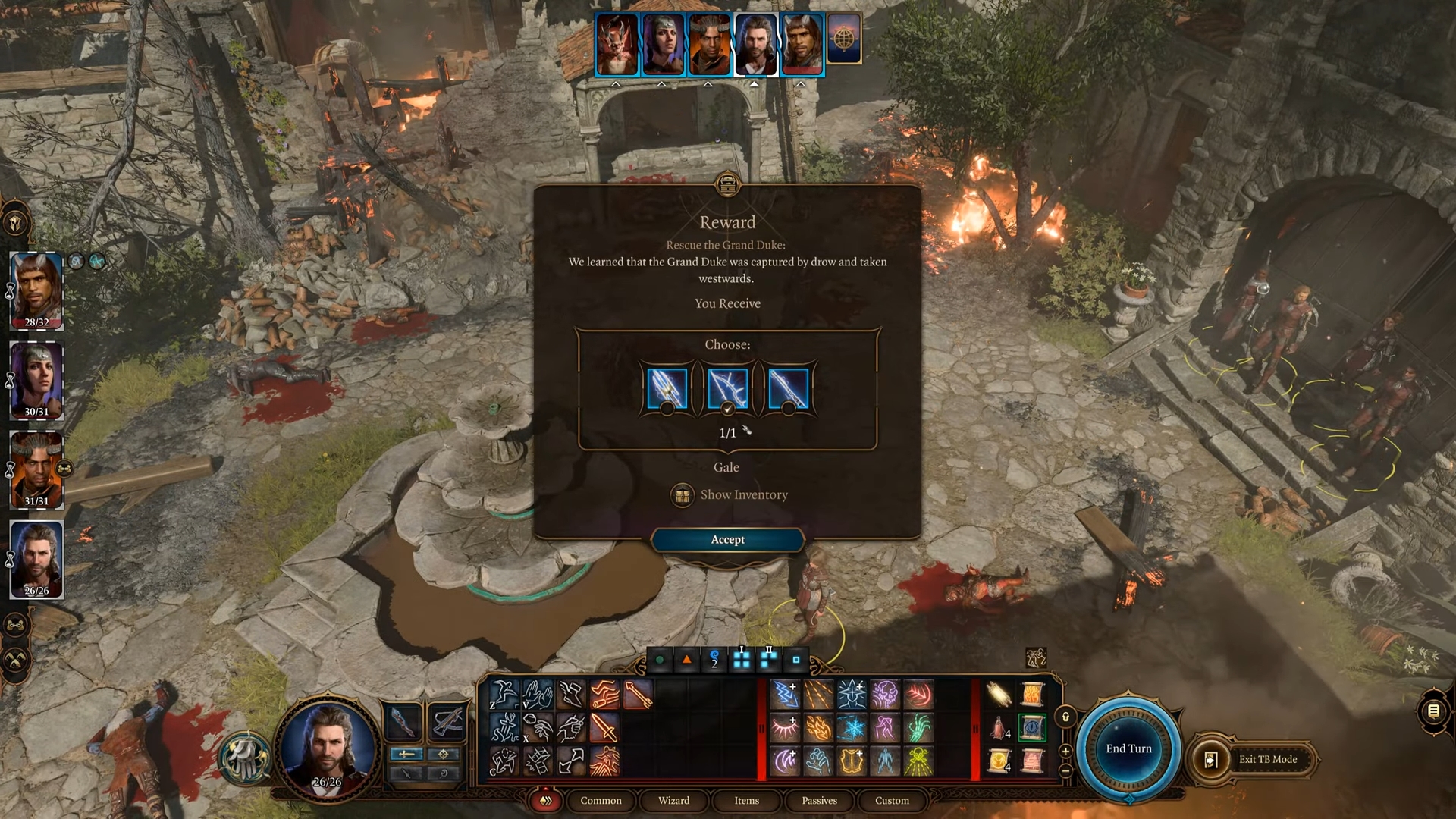The image size is (1456, 819).
Task: Accept the quest reward
Action: [x=727, y=540]
